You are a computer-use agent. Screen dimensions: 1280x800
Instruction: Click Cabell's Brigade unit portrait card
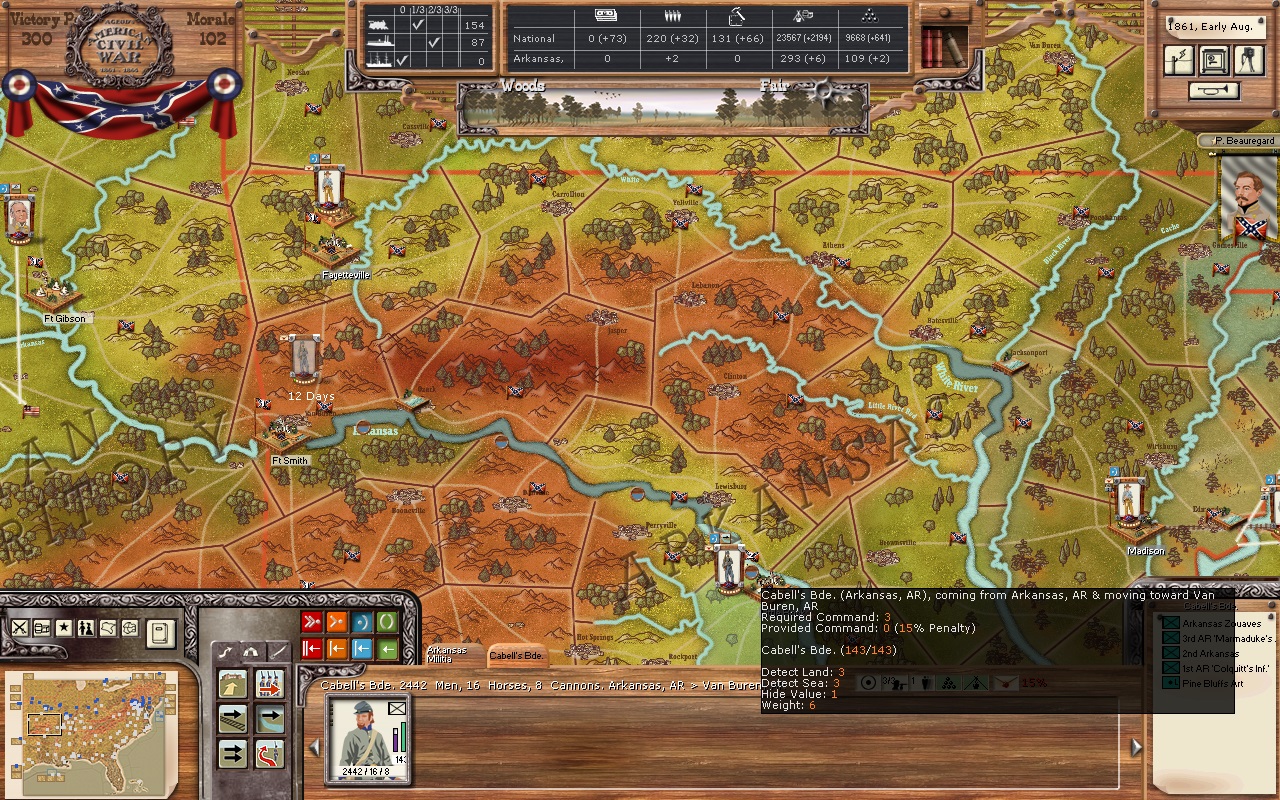coord(368,739)
